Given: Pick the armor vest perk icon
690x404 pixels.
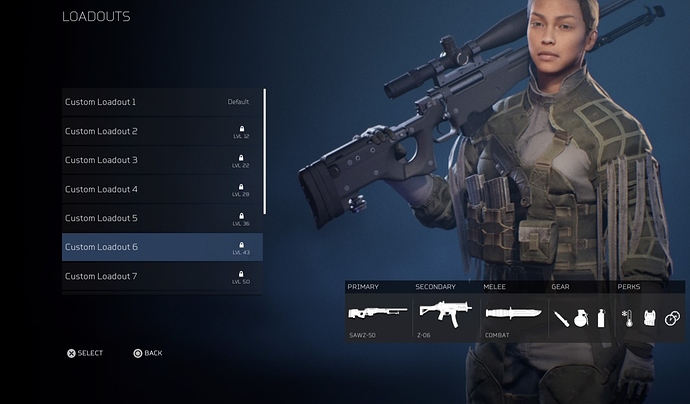Looking at the screenshot, I should 649,318.
